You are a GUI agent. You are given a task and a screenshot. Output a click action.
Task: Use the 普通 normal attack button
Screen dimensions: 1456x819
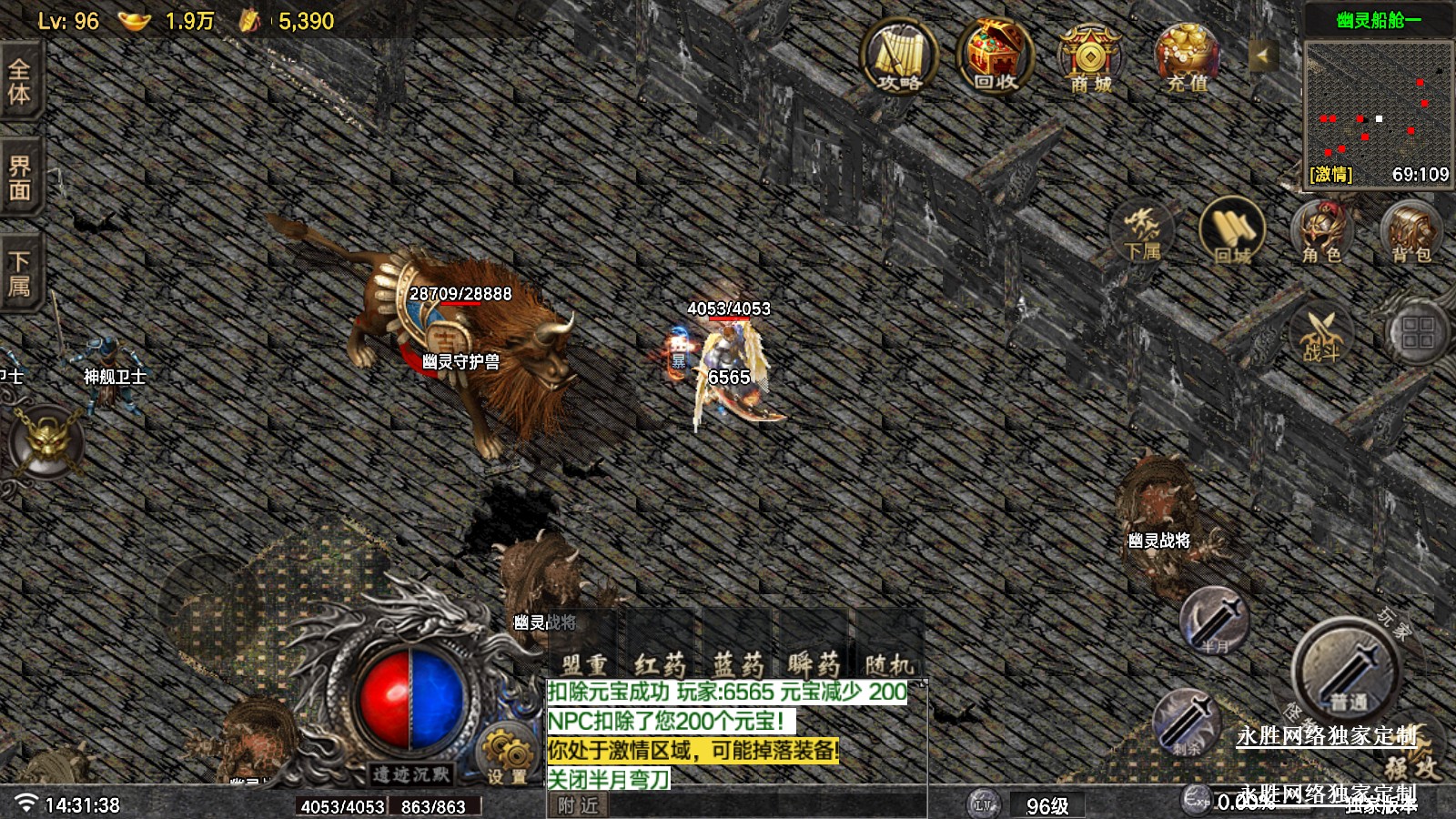click(x=1346, y=672)
